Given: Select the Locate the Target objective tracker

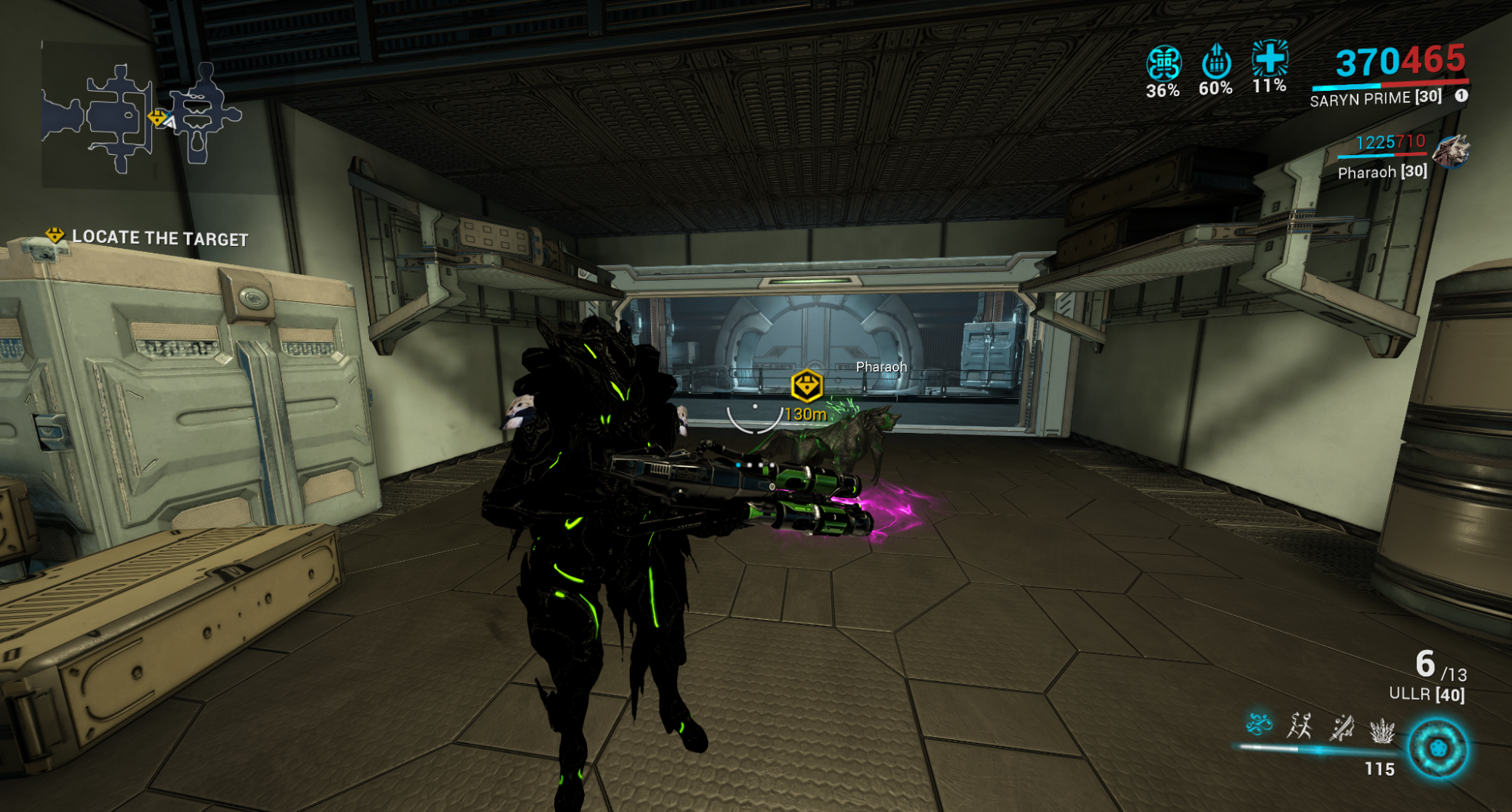Looking at the screenshot, I should click(x=147, y=238).
